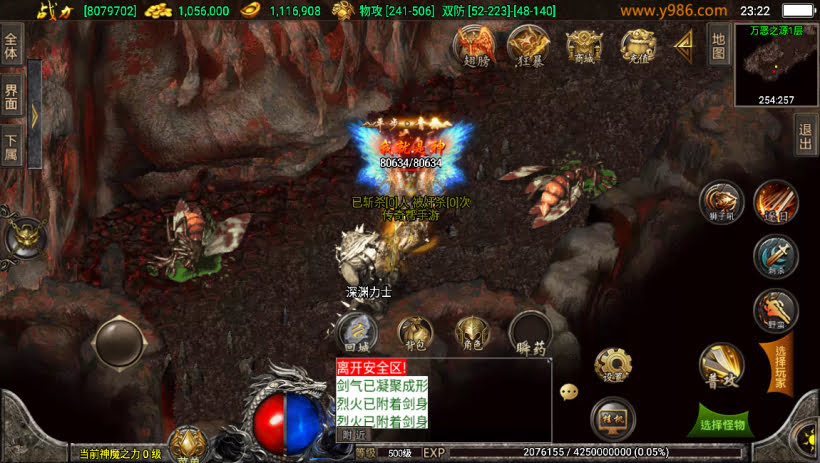Activate the 狂暴 berserk icon

click(x=527, y=44)
